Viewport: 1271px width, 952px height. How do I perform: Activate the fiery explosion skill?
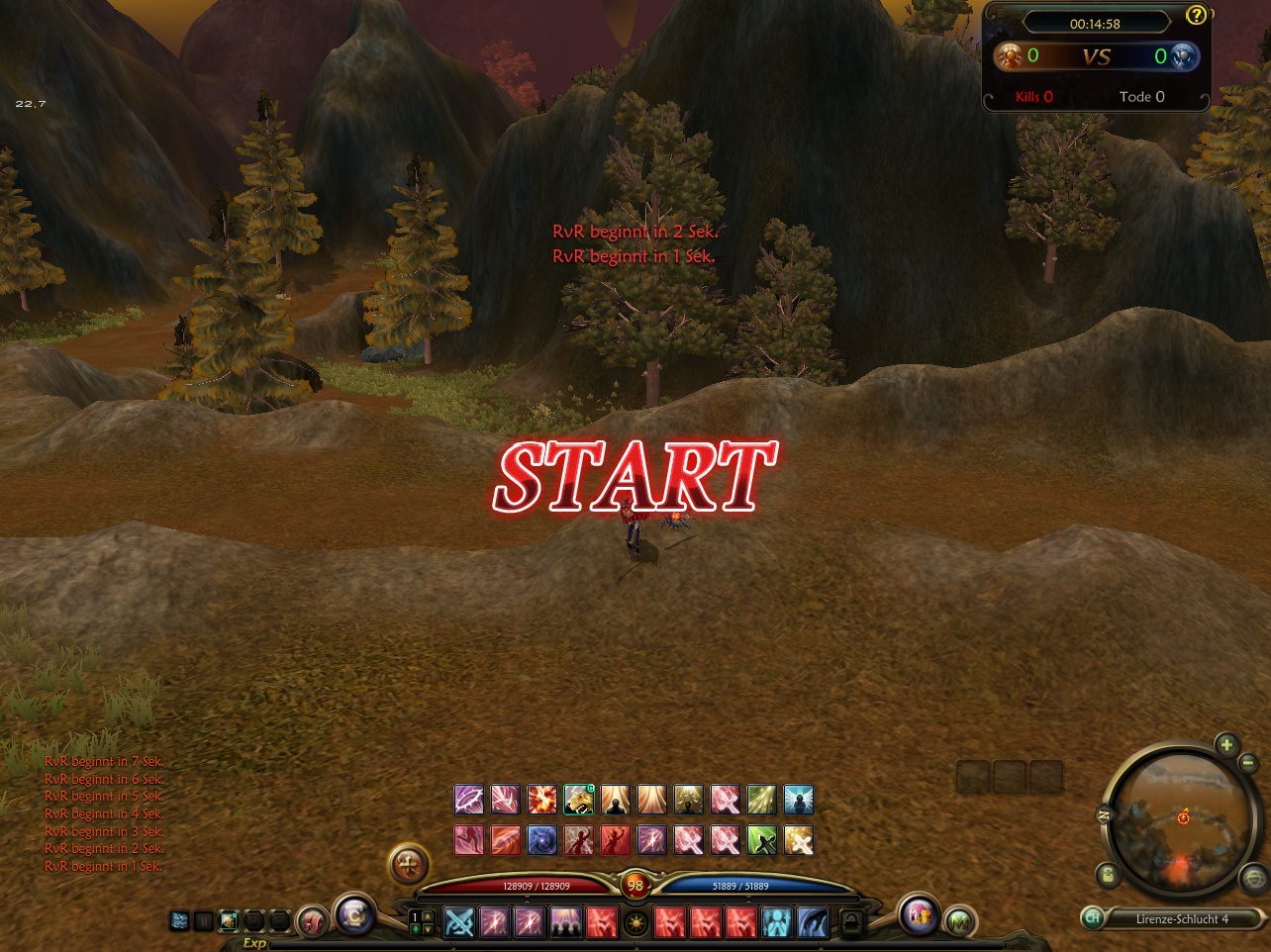[541, 799]
